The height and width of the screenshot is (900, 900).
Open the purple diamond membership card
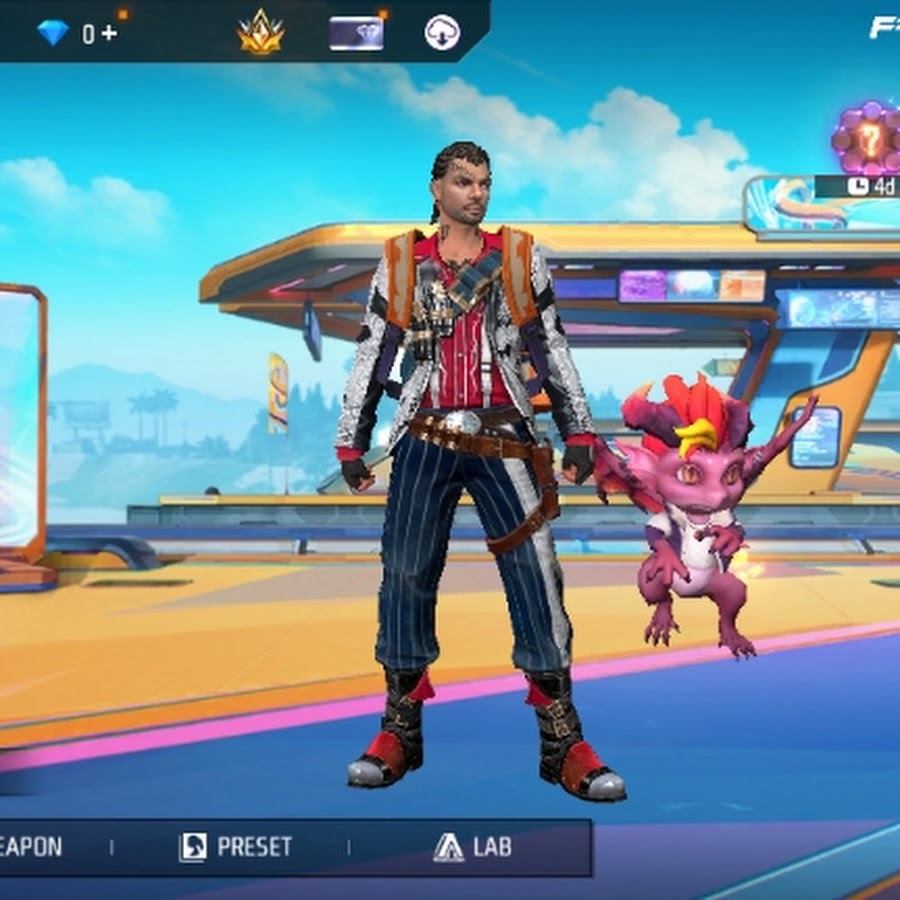(356, 33)
